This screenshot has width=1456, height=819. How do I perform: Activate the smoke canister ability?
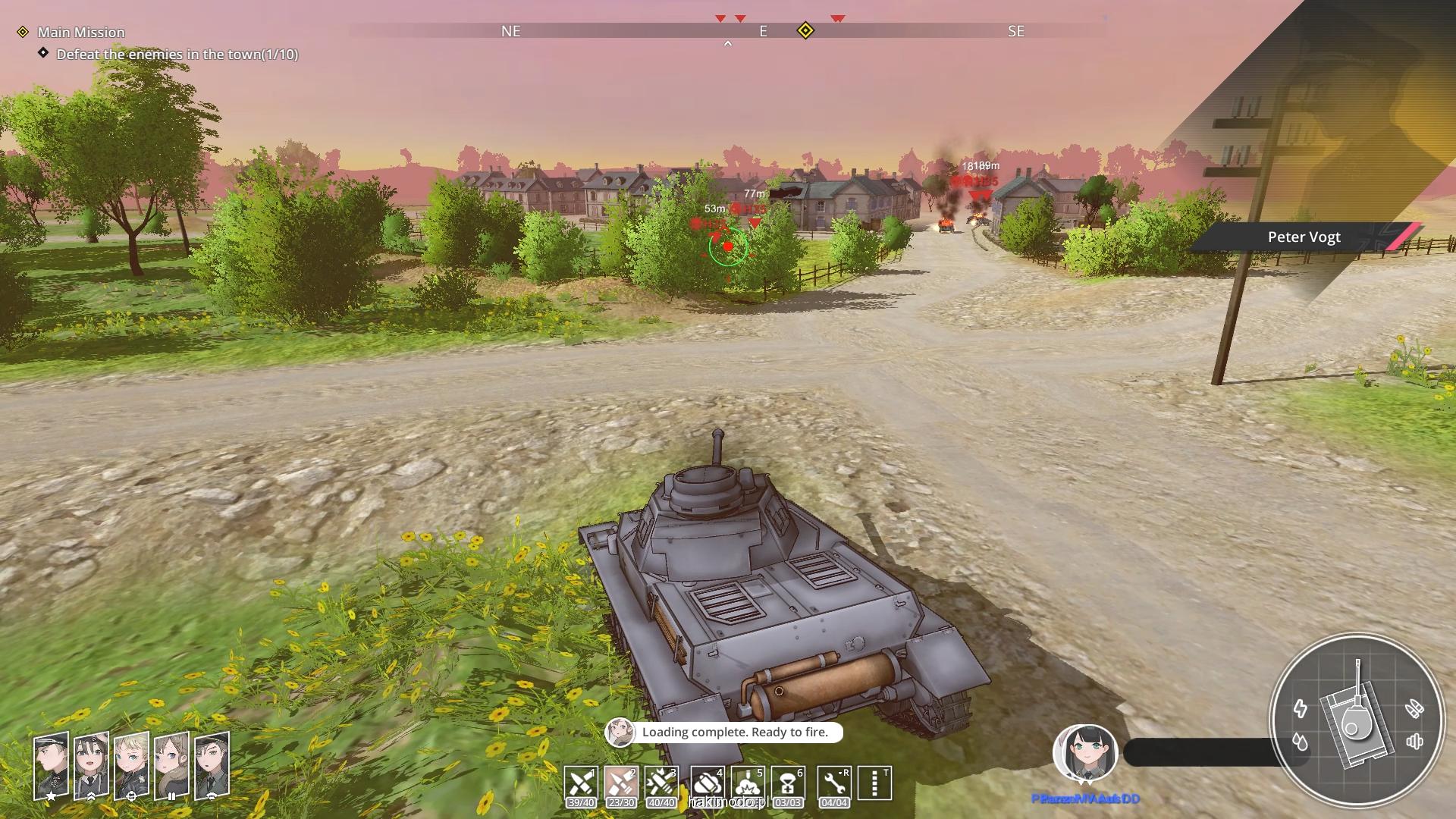707,783
